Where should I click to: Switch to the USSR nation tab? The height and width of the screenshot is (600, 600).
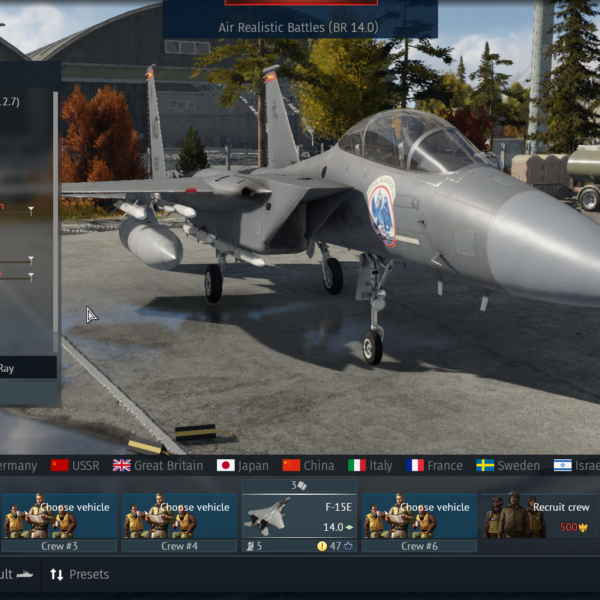click(75, 465)
